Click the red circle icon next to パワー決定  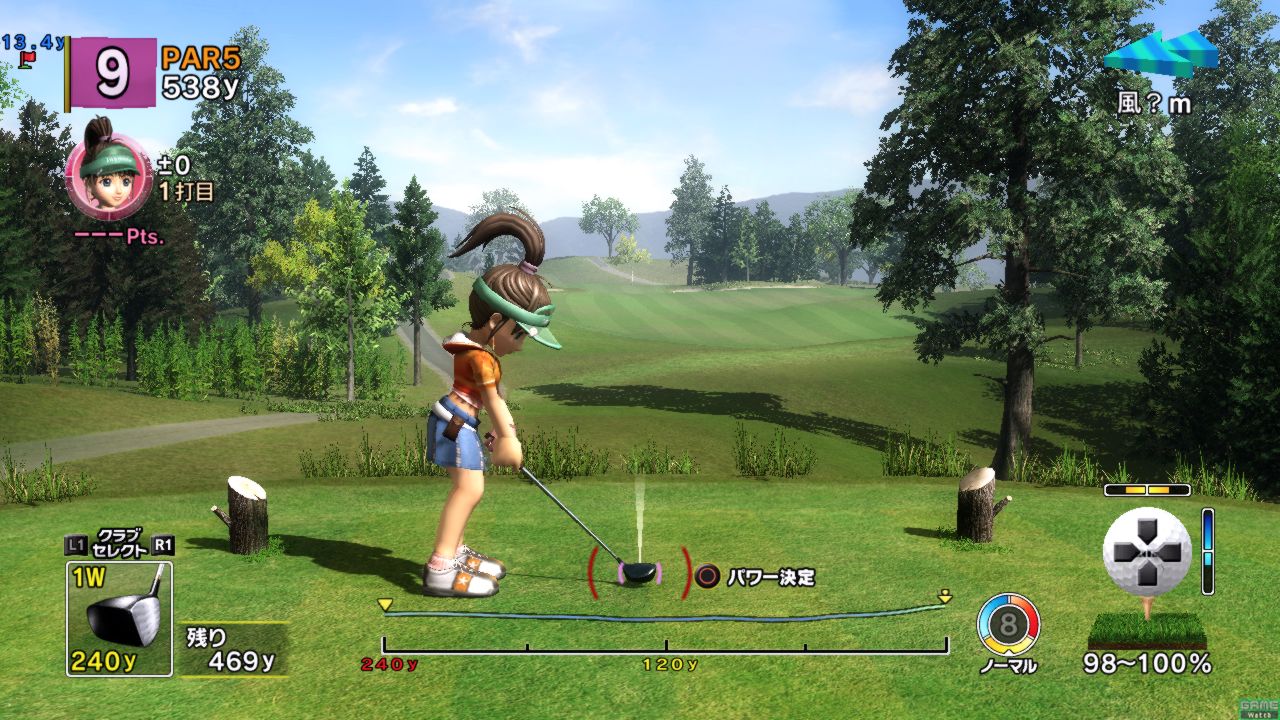[x=708, y=575]
